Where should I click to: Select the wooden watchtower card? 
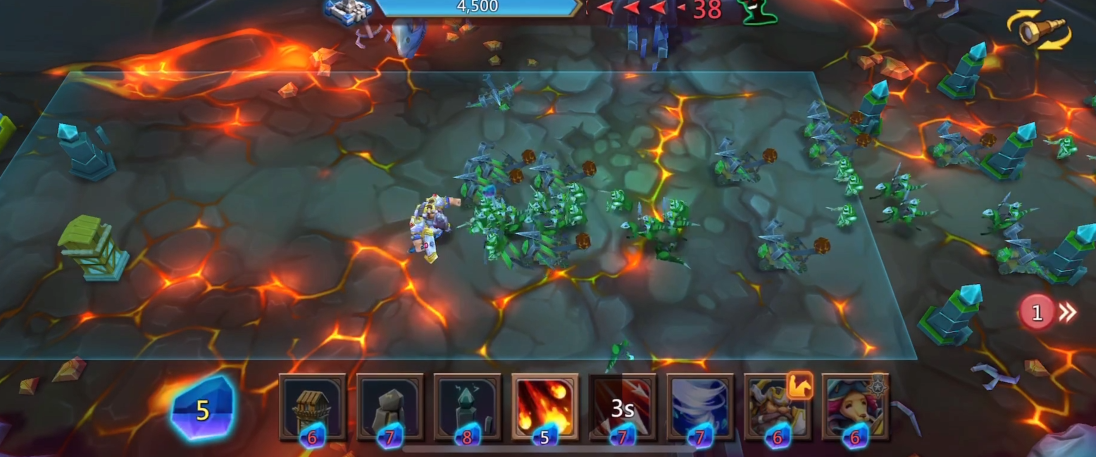(x=312, y=407)
